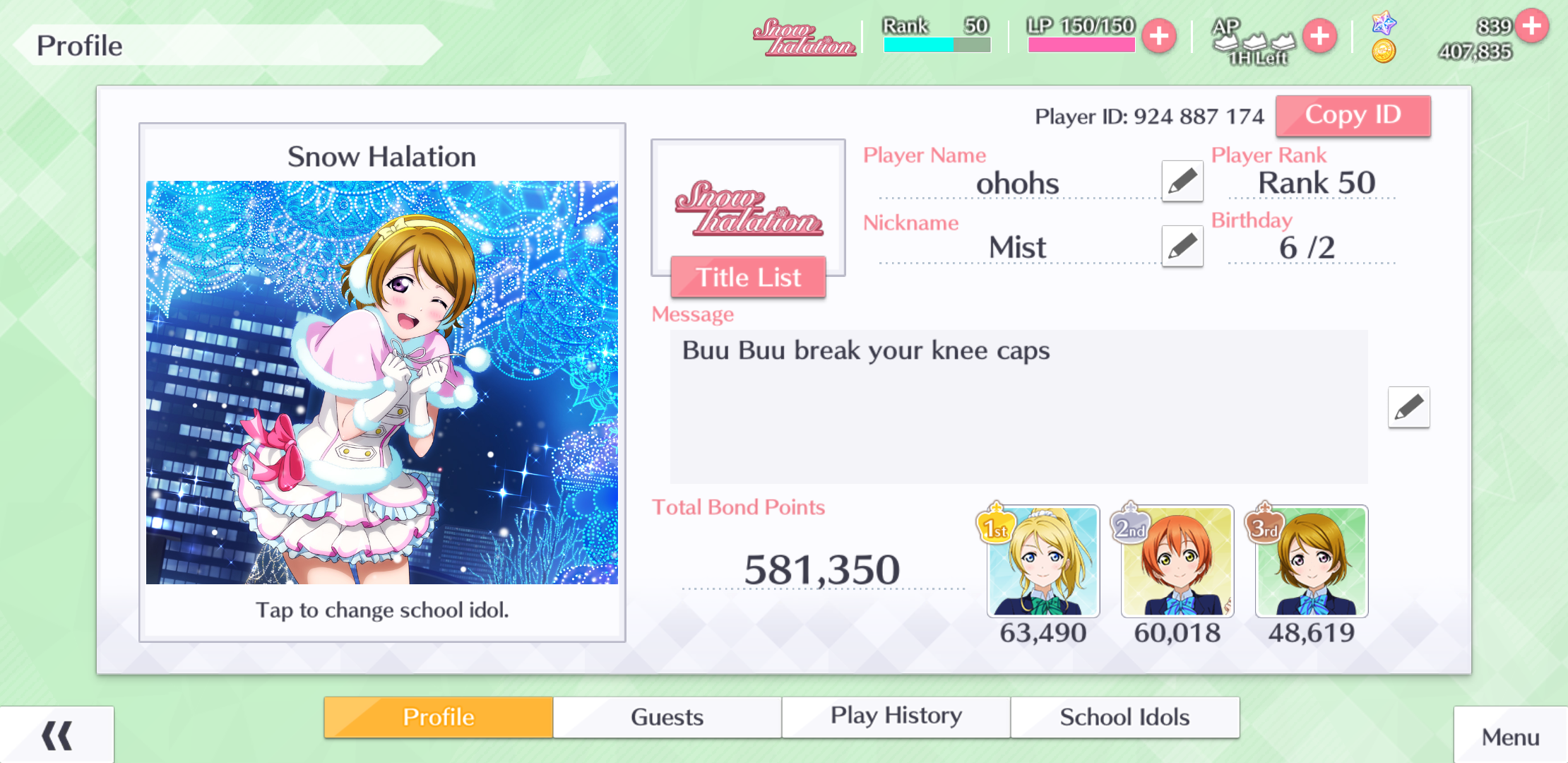
Task: Select the 1st place bond idol portrait
Action: [1043, 561]
